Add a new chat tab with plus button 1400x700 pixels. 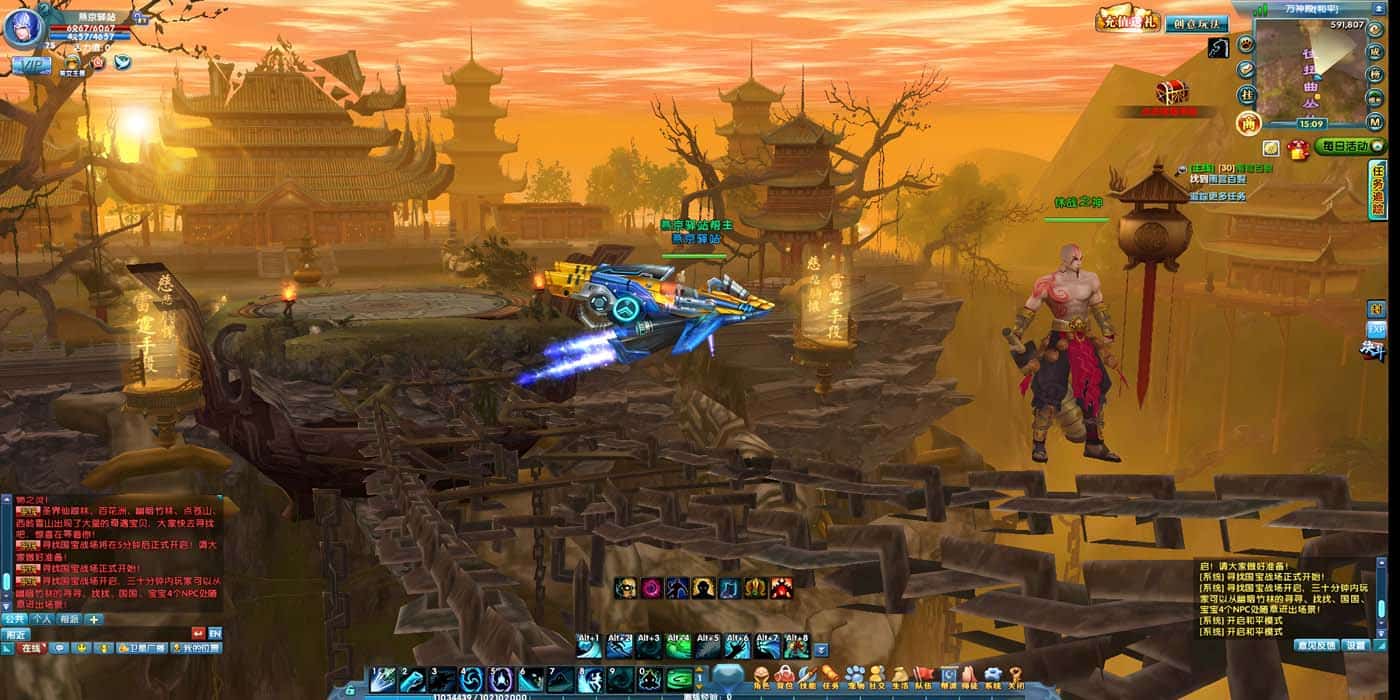tap(95, 619)
